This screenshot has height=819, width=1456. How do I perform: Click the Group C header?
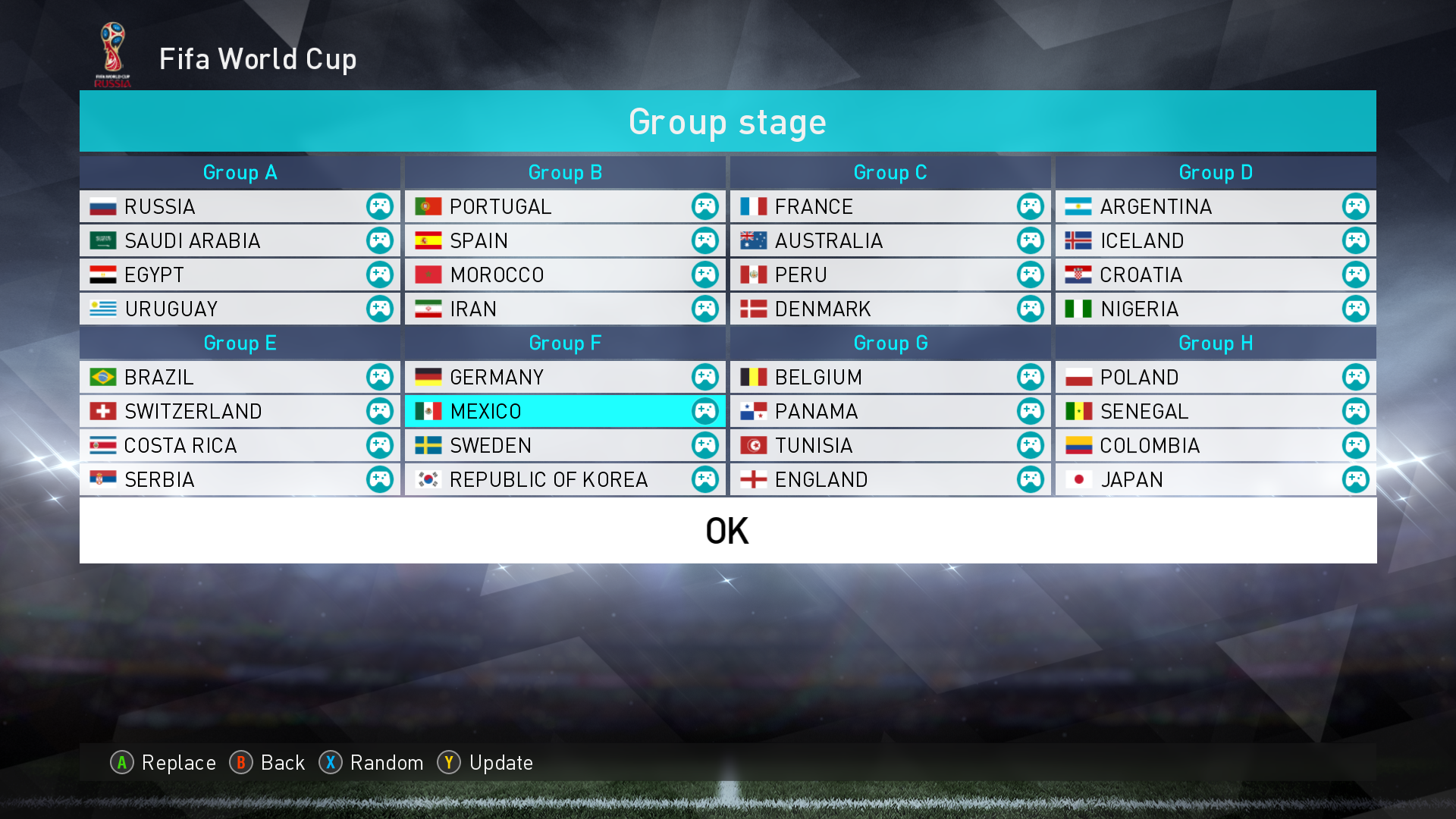click(890, 172)
